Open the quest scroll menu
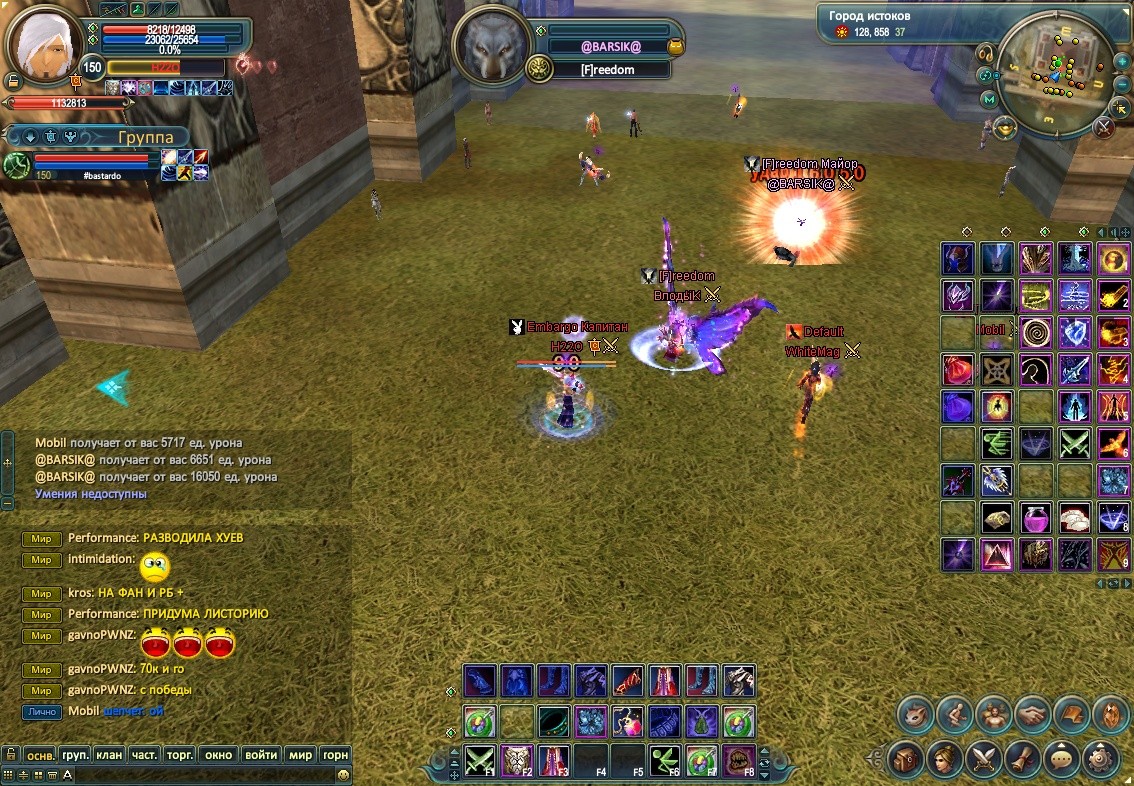Image resolution: width=1134 pixels, height=786 pixels. coord(1022,758)
